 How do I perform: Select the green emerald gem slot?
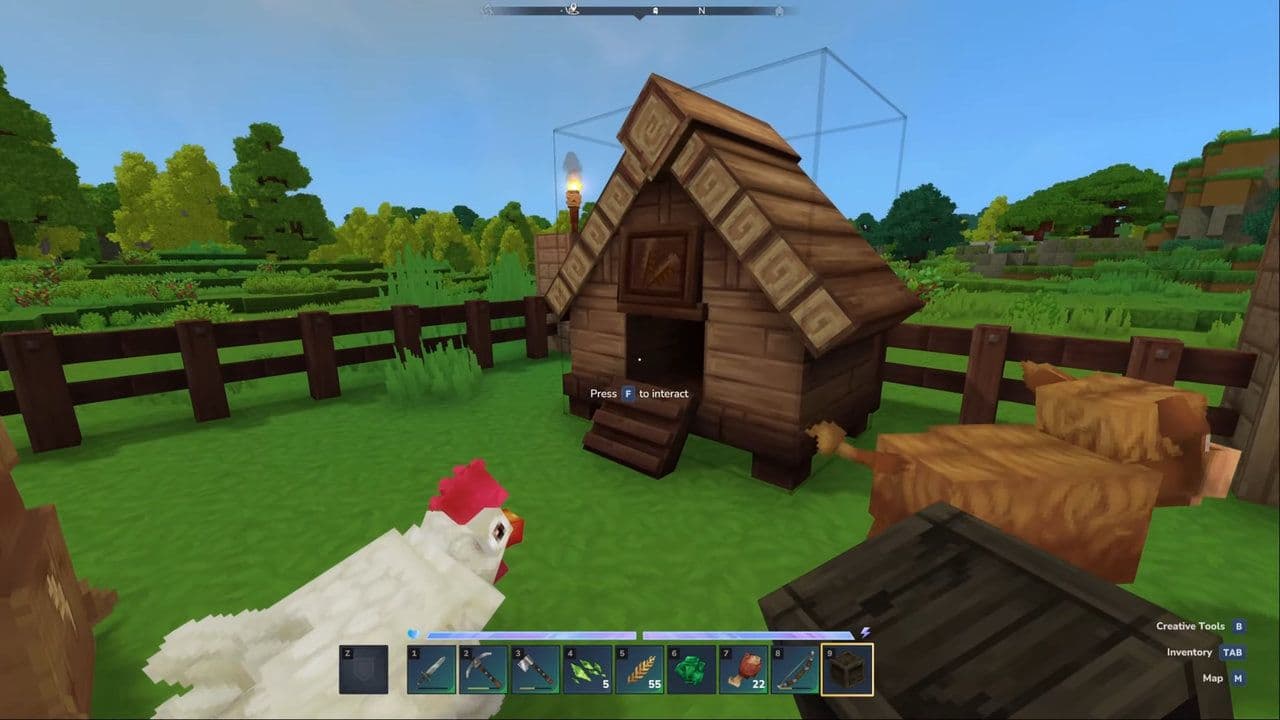pos(691,669)
